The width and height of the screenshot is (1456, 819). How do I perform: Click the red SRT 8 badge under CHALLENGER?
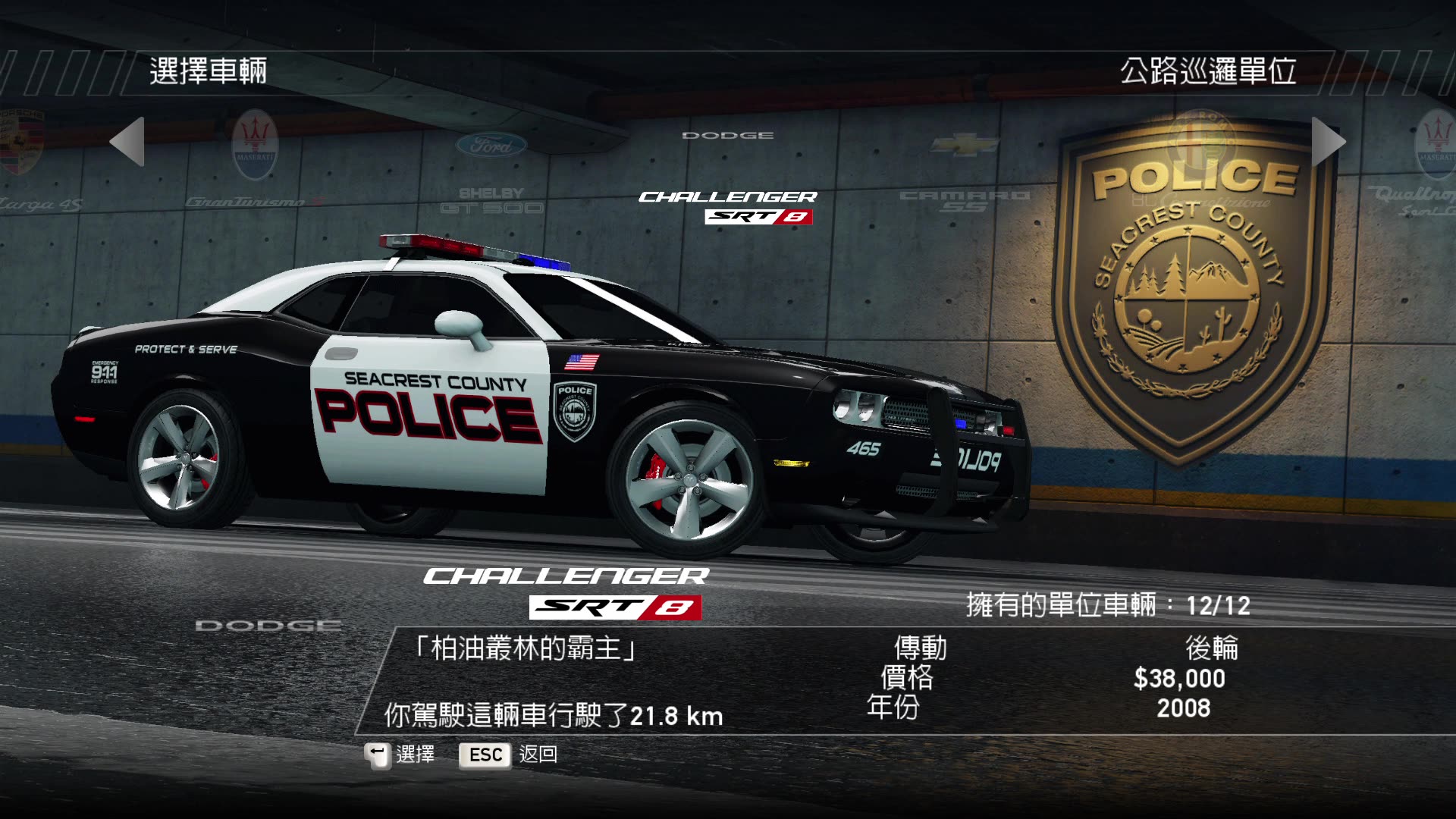click(x=614, y=607)
